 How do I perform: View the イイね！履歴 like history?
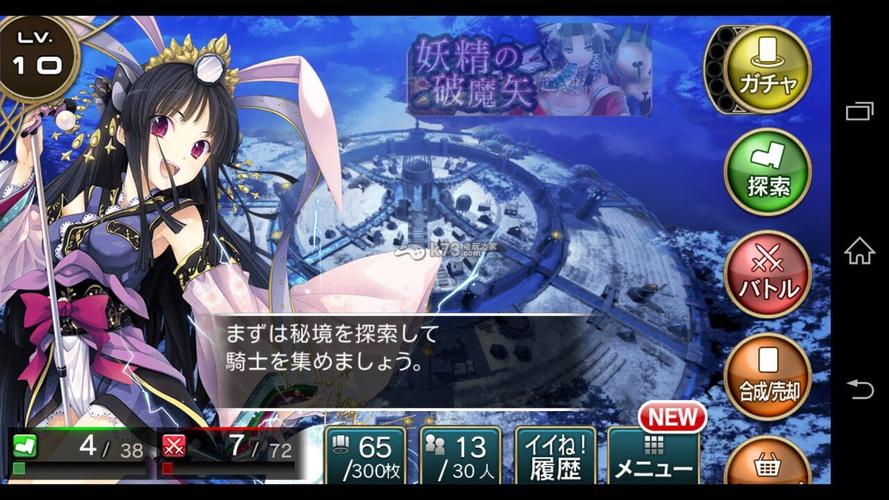click(x=555, y=457)
